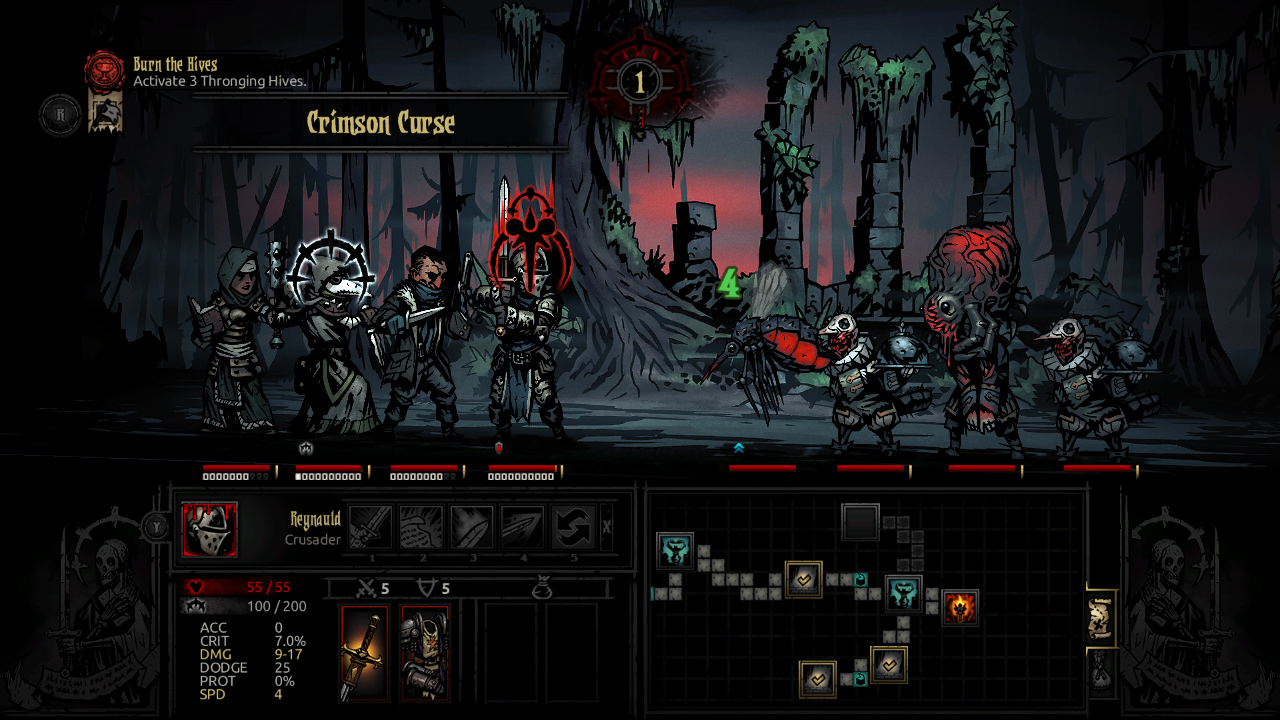Click the teal chevron above the mosquito enemy
This screenshot has height=720, width=1280.
click(737, 449)
